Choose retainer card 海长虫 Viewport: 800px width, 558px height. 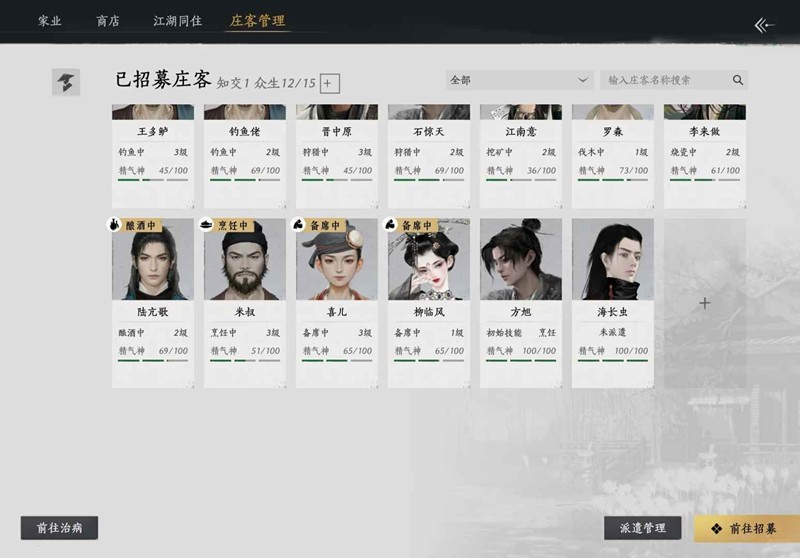[x=613, y=300]
